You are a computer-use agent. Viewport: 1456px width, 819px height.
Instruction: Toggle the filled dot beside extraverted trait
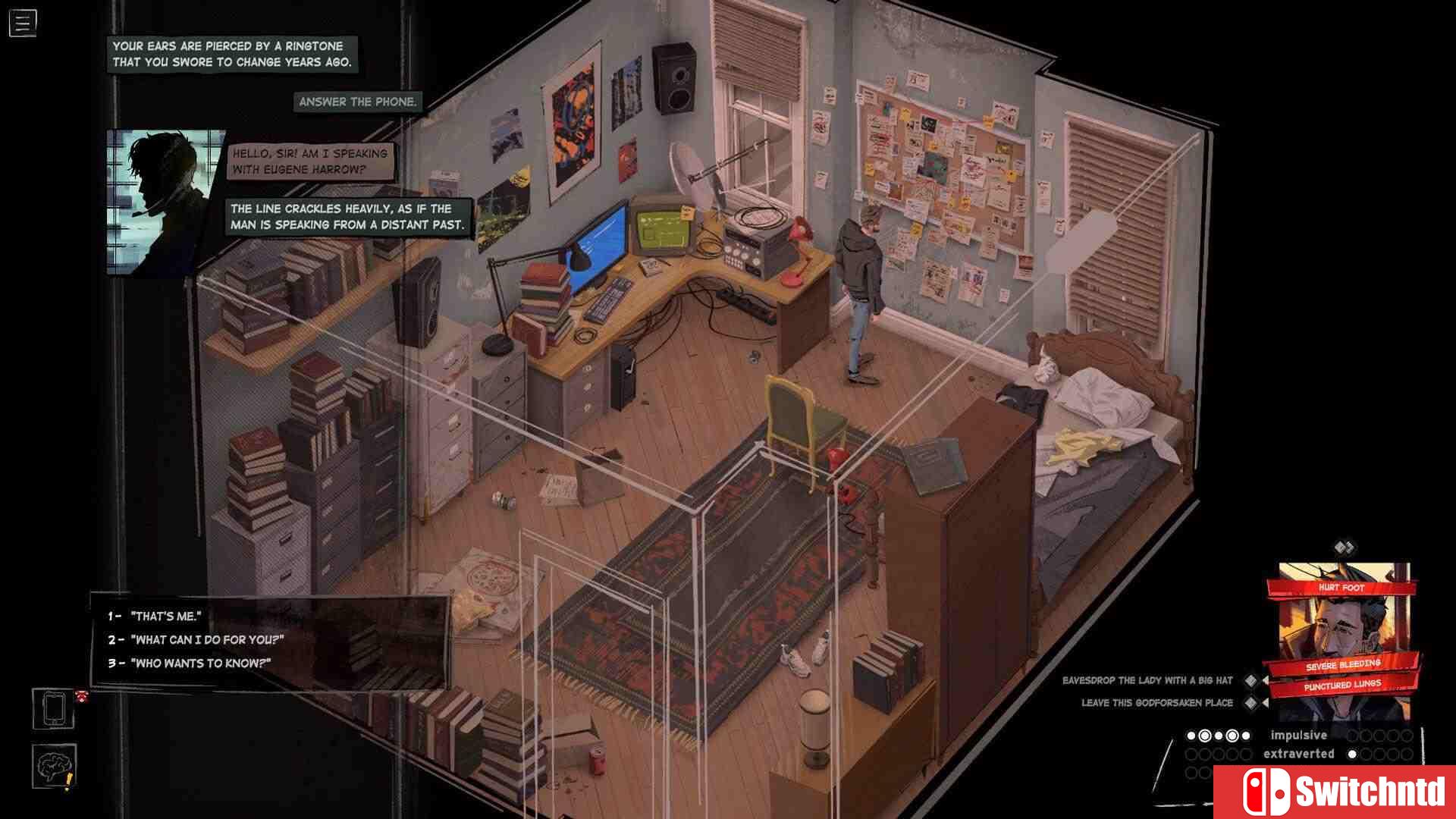point(1352,754)
